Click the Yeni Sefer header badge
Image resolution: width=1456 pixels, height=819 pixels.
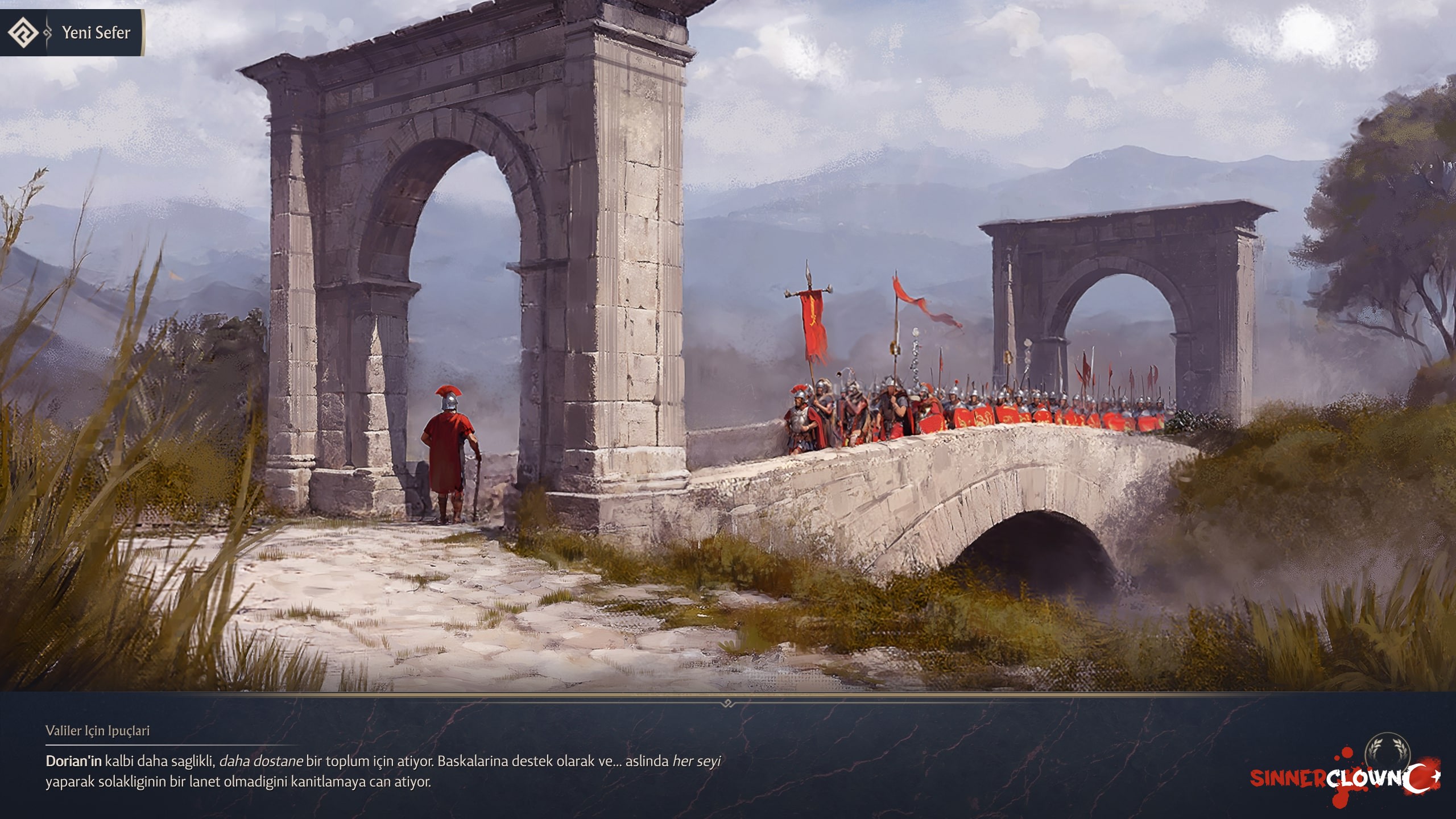coord(73,33)
